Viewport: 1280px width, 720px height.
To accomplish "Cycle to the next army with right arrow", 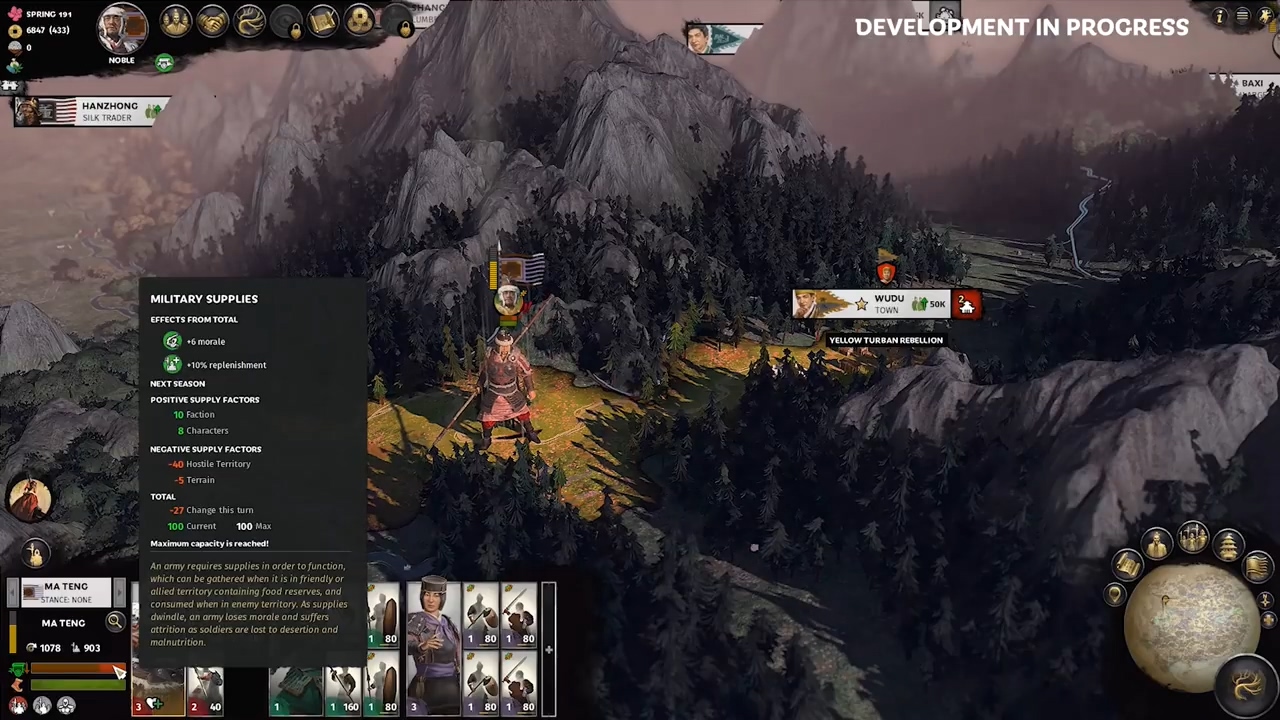I will click(121, 592).
